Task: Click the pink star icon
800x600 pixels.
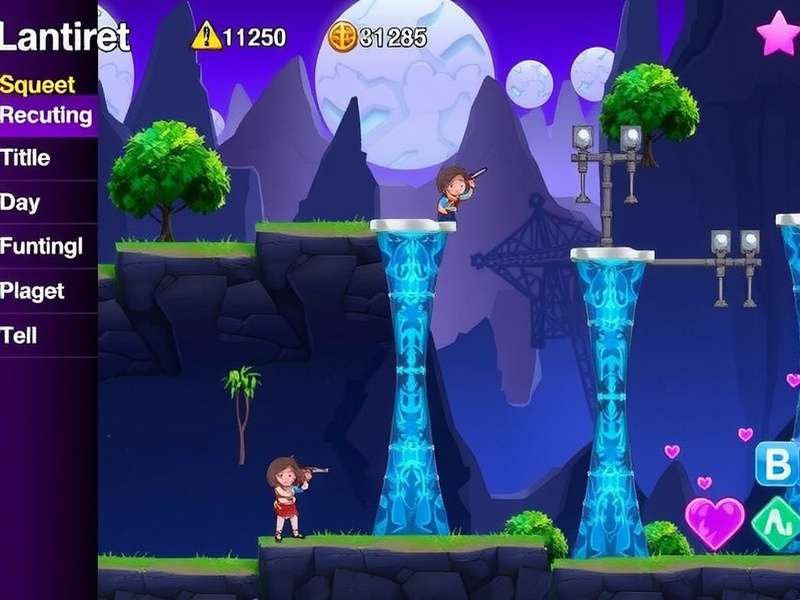Action: (777, 34)
